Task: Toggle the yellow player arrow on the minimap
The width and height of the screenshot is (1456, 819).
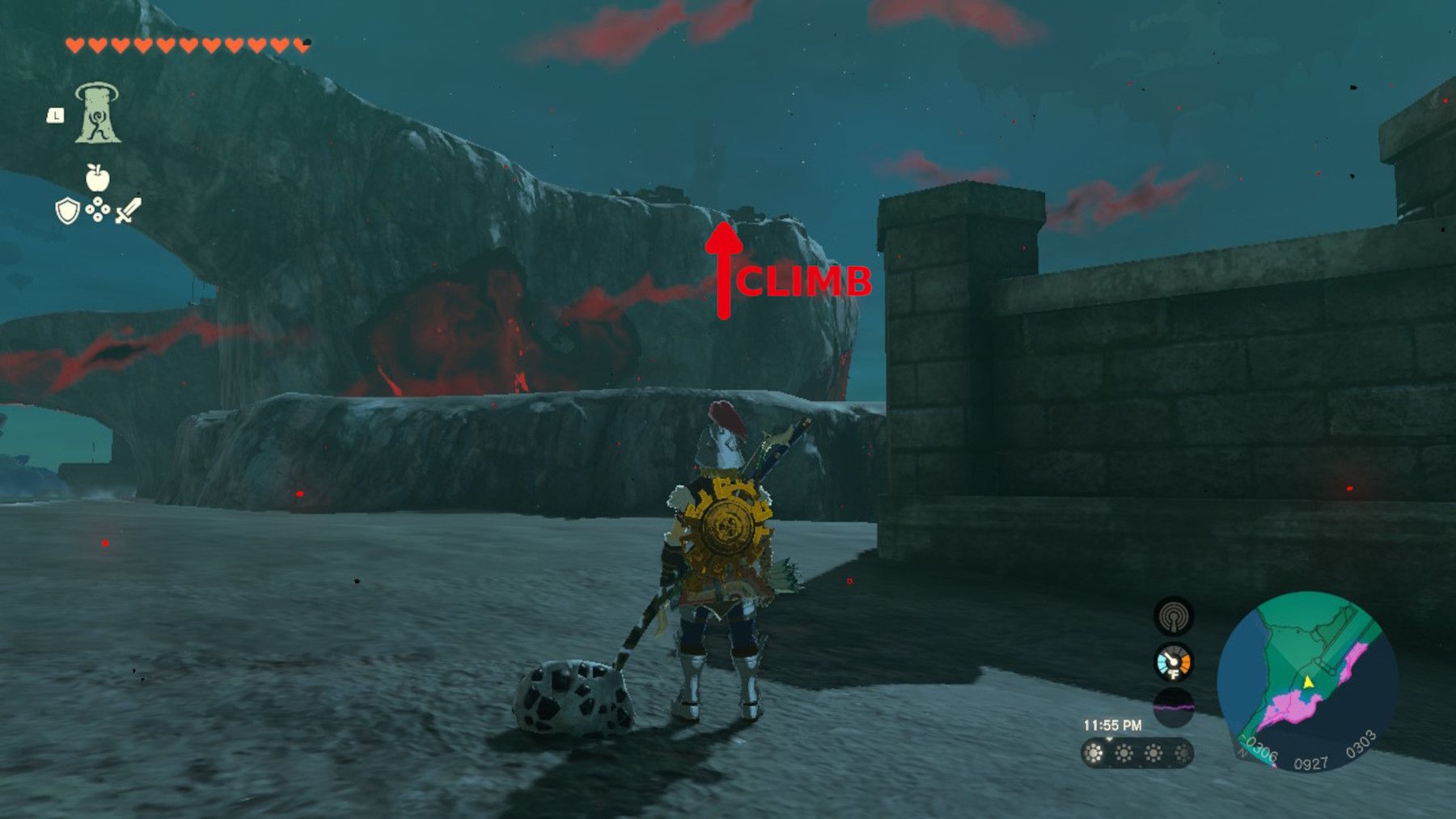Action: click(1308, 683)
